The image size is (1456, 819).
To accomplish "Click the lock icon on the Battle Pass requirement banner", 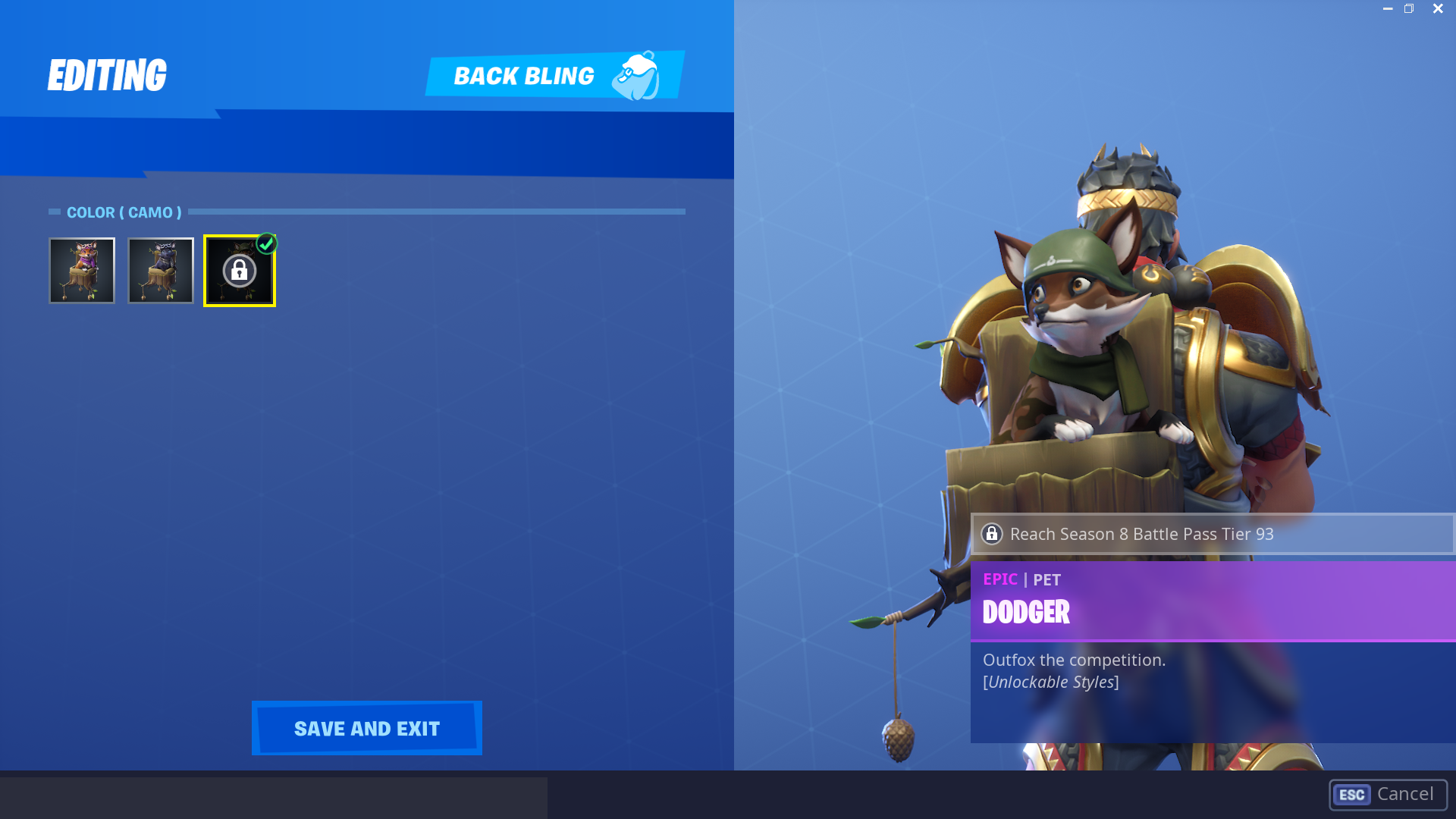I will tap(992, 534).
